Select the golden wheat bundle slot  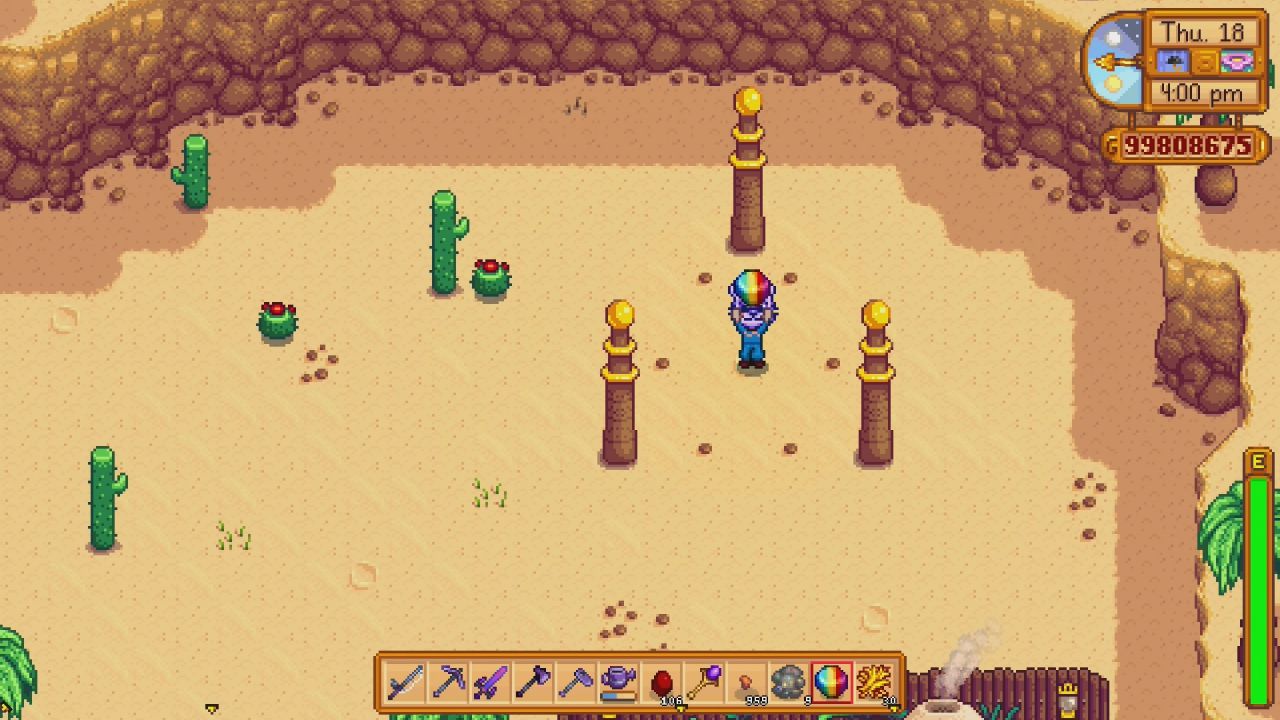(x=874, y=683)
